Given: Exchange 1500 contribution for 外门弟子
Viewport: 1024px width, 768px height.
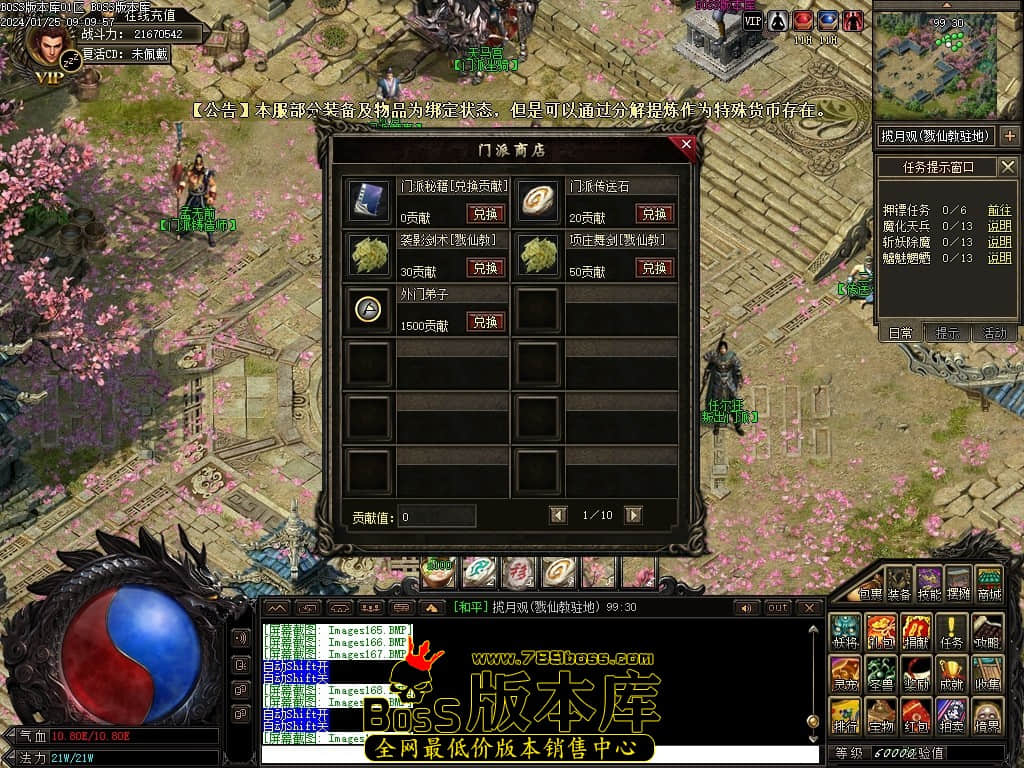Looking at the screenshot, I should [x=485, y=322].
